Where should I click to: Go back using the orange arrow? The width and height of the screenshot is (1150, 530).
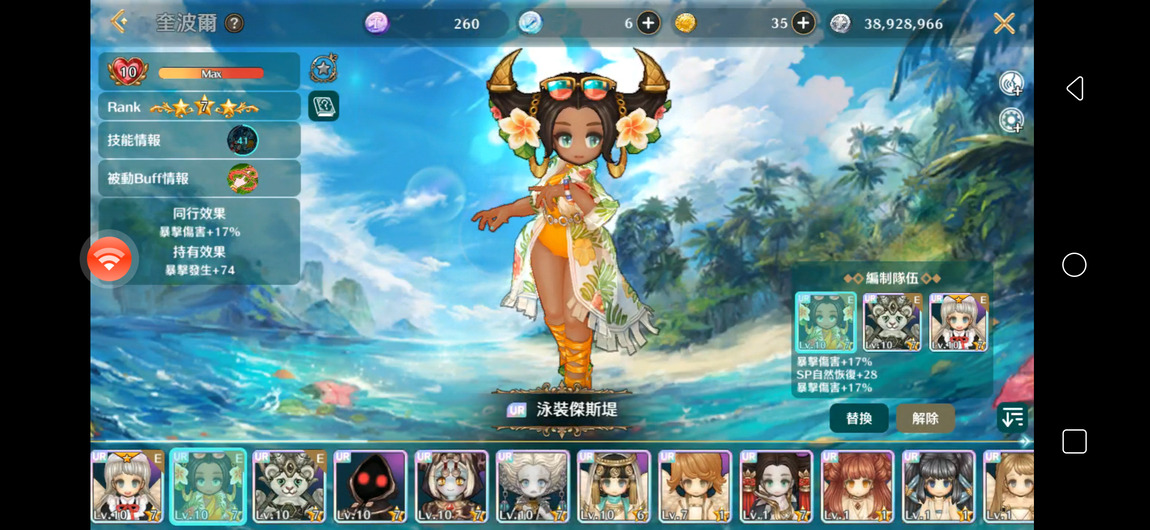coord(119,21)
